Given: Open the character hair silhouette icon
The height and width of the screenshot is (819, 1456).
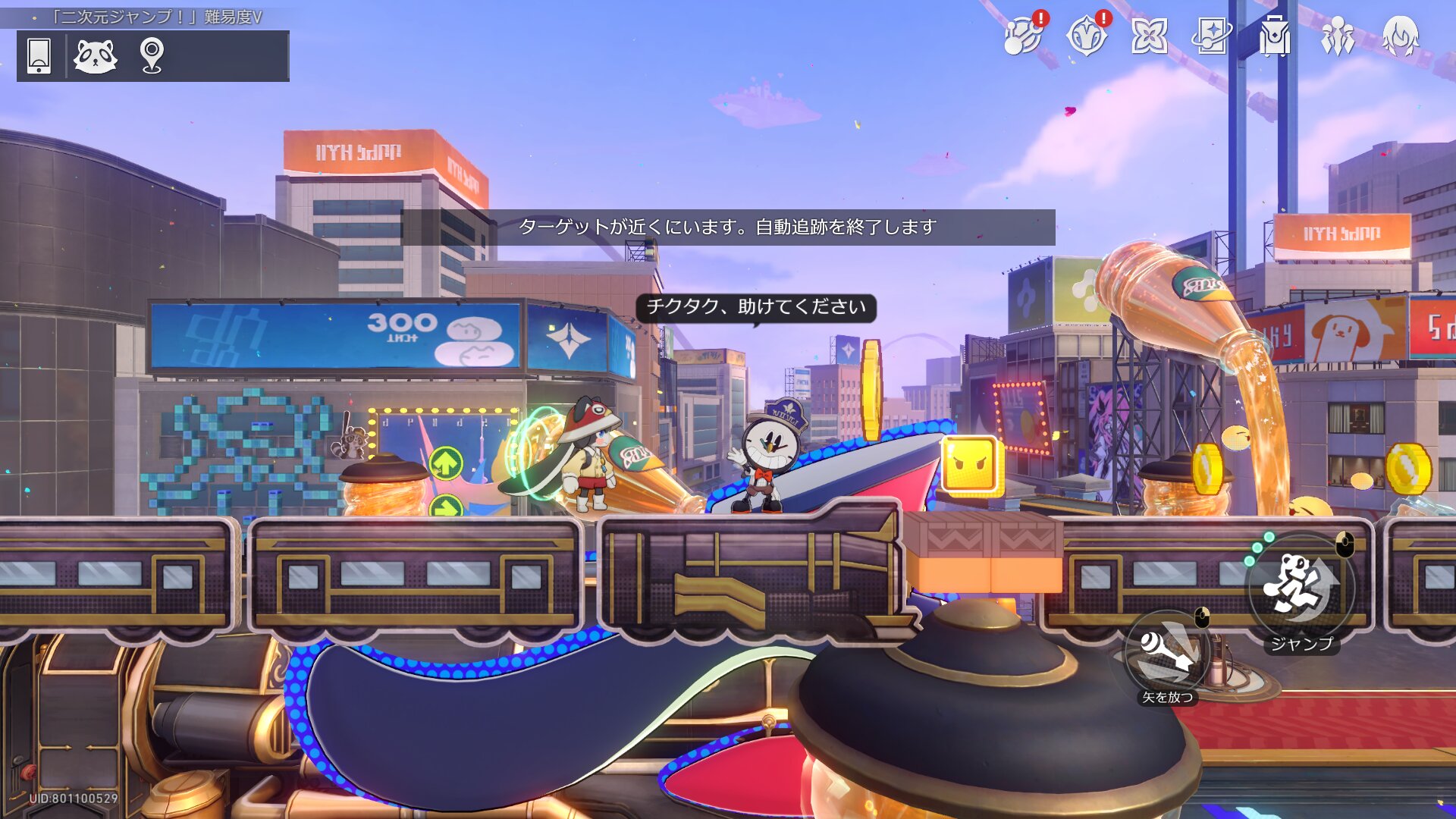Looking at the screenshot, I should (1400, 36).
